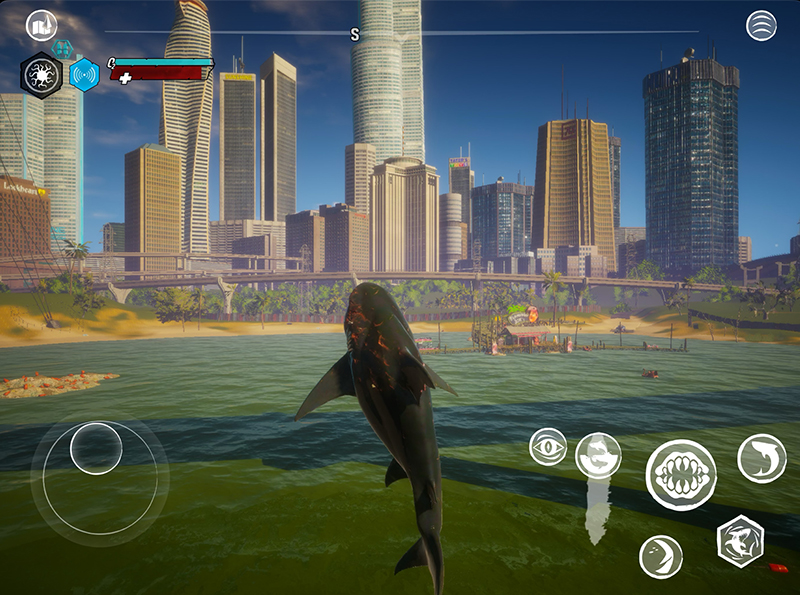Viewport: 800px width, 595px height.
Task: Open the three-curved-lines menu button
Action: [x=761, y=25]
